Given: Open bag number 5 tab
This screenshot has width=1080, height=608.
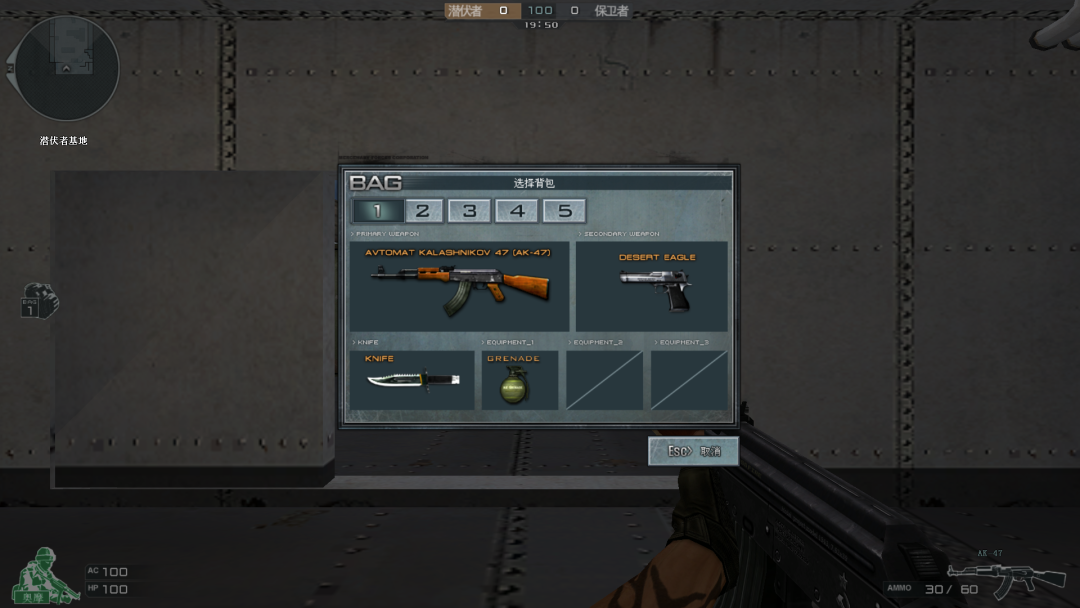Looking at the screenshot, I should point(564,211).
